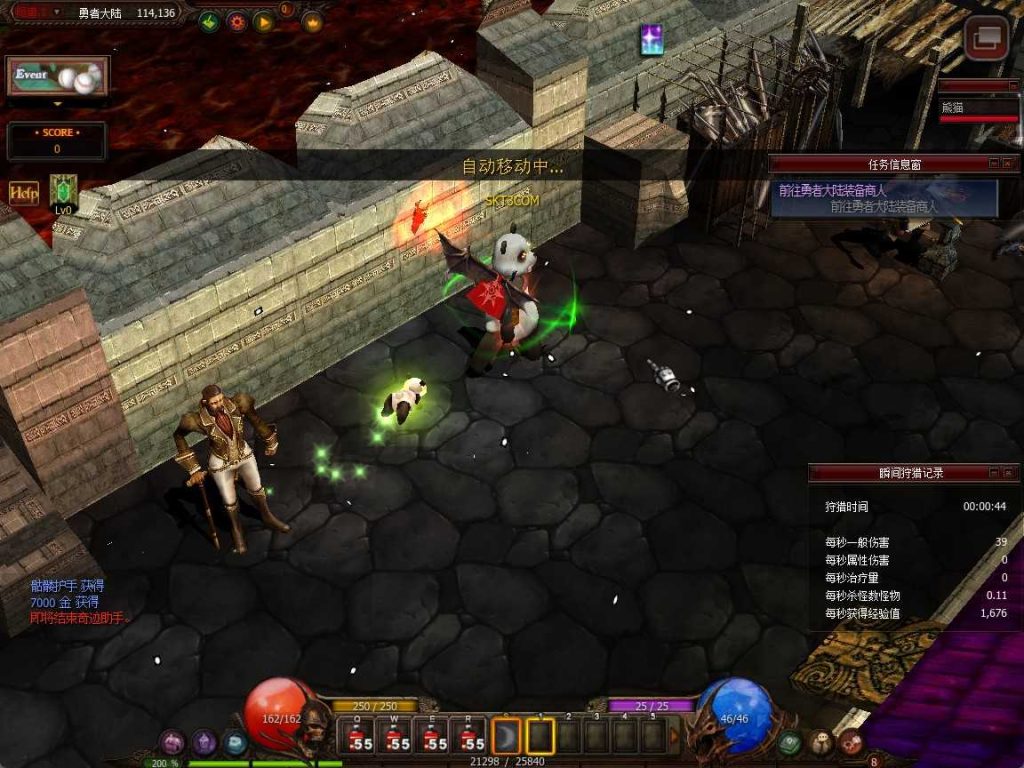Select the 熊猫 pet status frame

[978, 106]
